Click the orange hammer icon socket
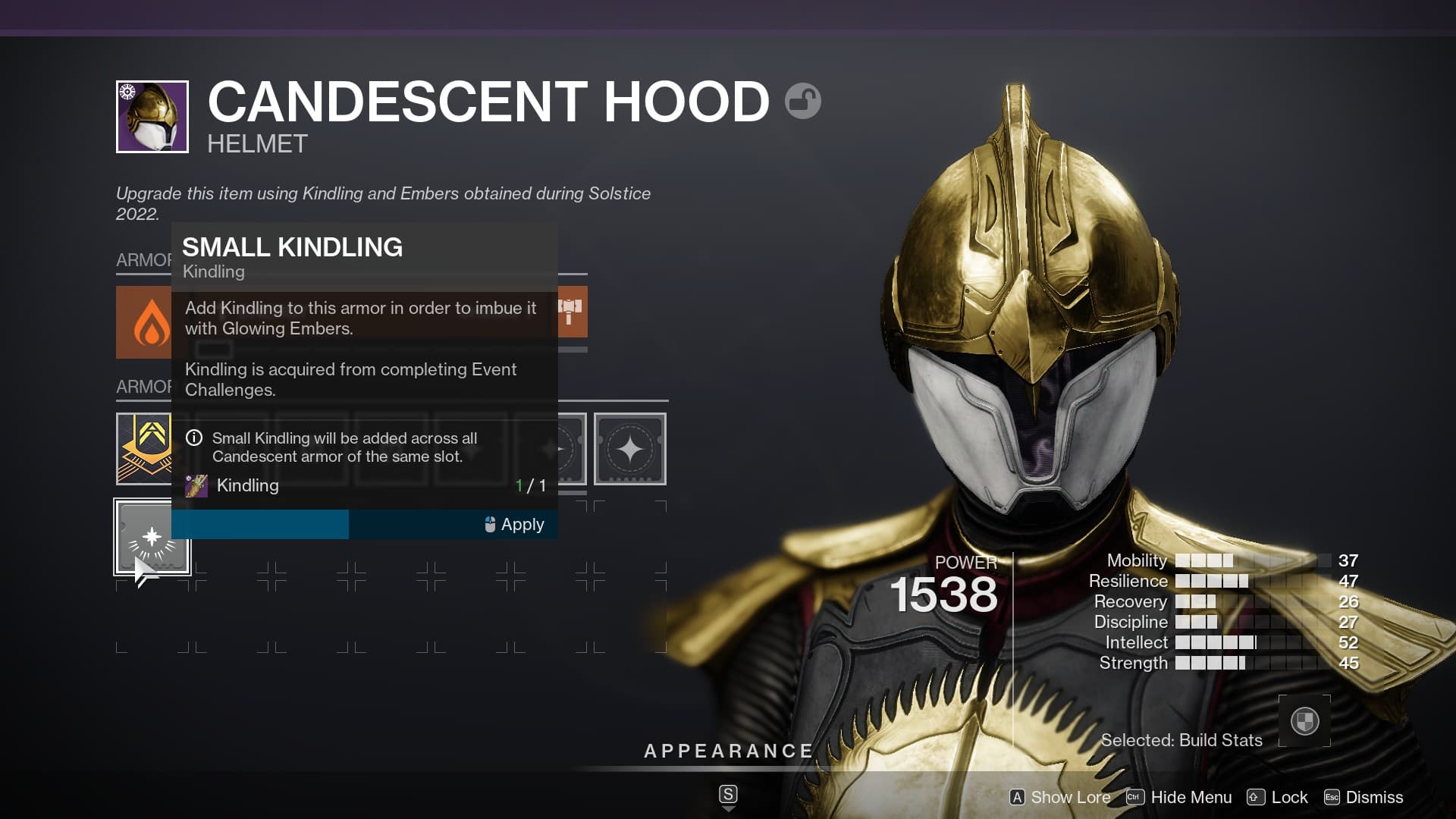This screenshot has width=1456, height=819. tap(572, 312)
